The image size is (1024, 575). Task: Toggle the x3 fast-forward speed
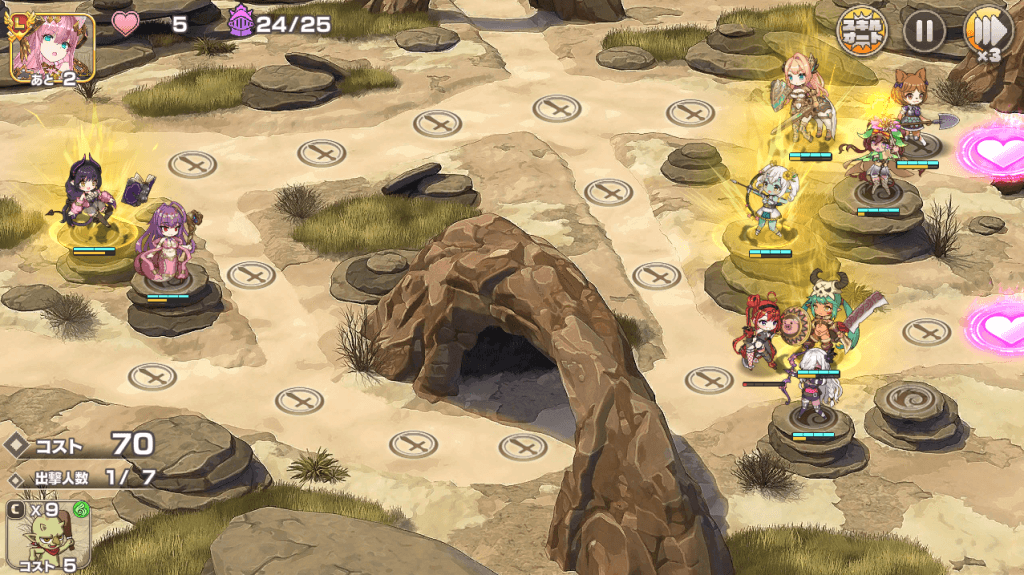(x=986, y=32)
